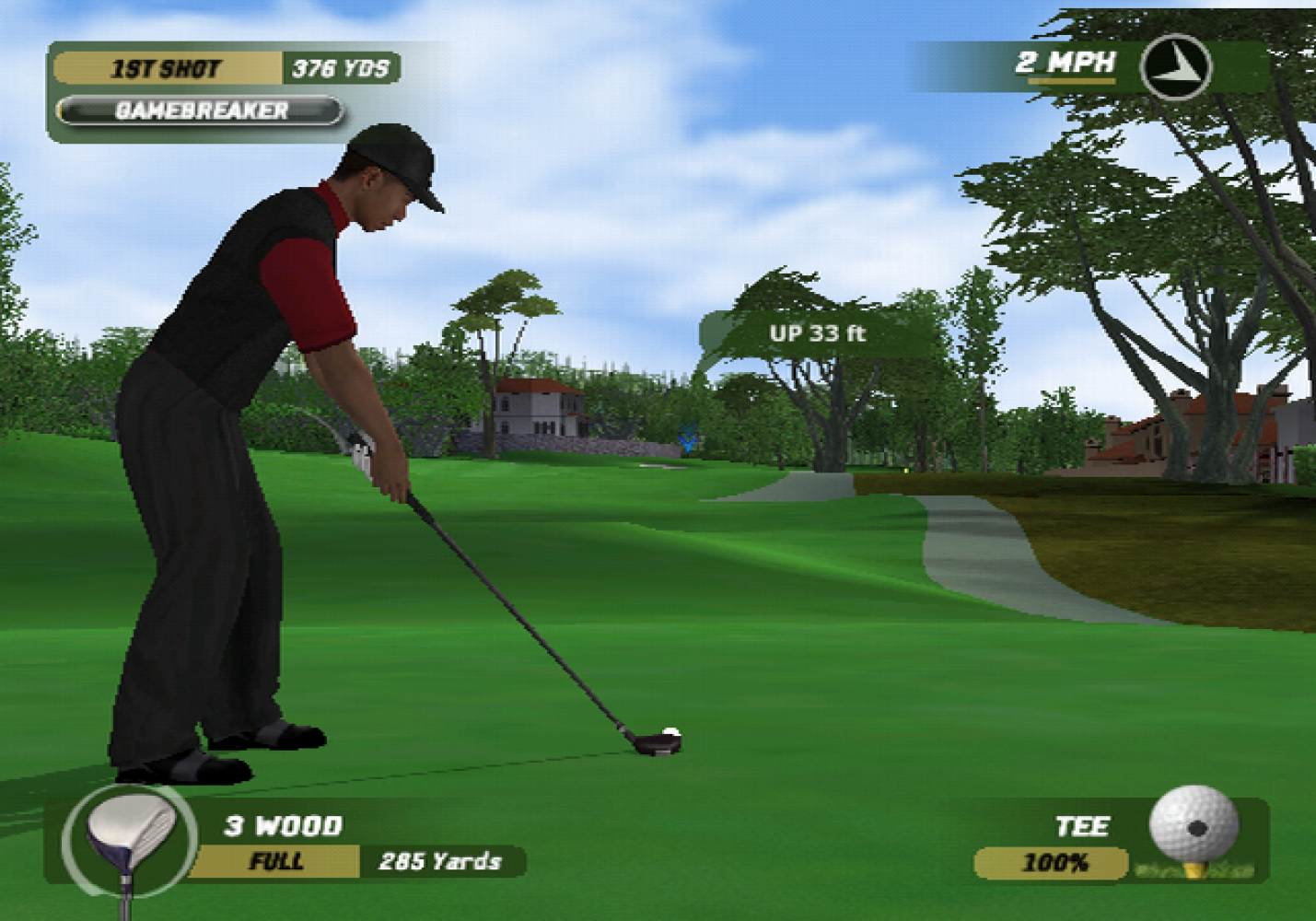
Task: Click the golf ball on tee icon
Action: pyautogui.click(x=1194, y=827)
